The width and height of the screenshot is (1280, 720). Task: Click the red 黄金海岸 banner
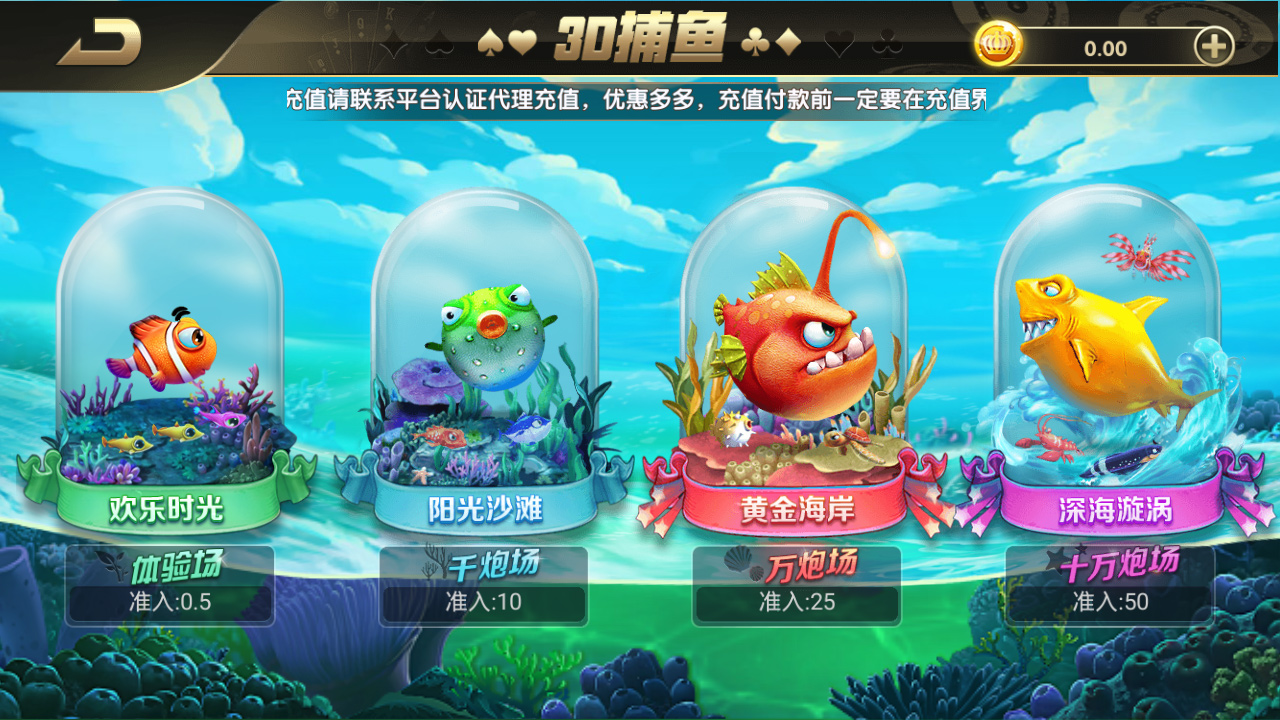[800, 508]
